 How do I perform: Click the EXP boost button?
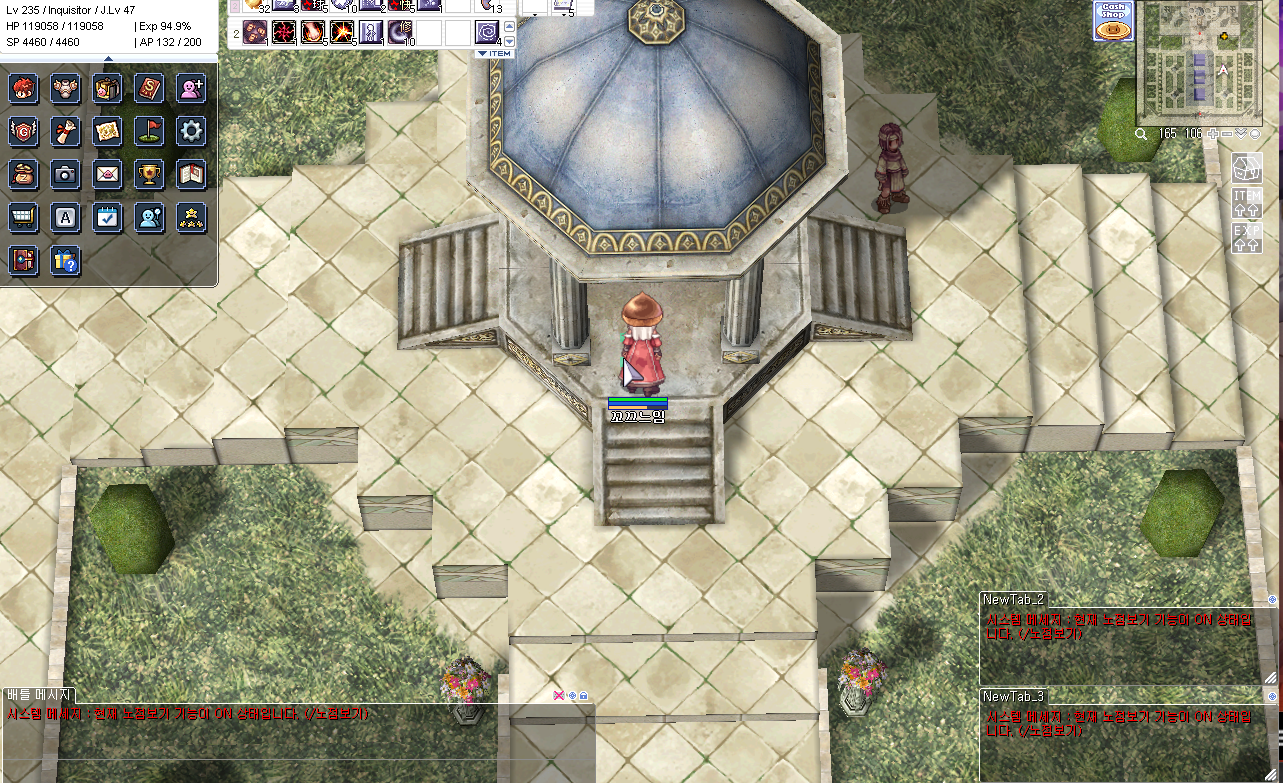click(x=1247, y=237)
